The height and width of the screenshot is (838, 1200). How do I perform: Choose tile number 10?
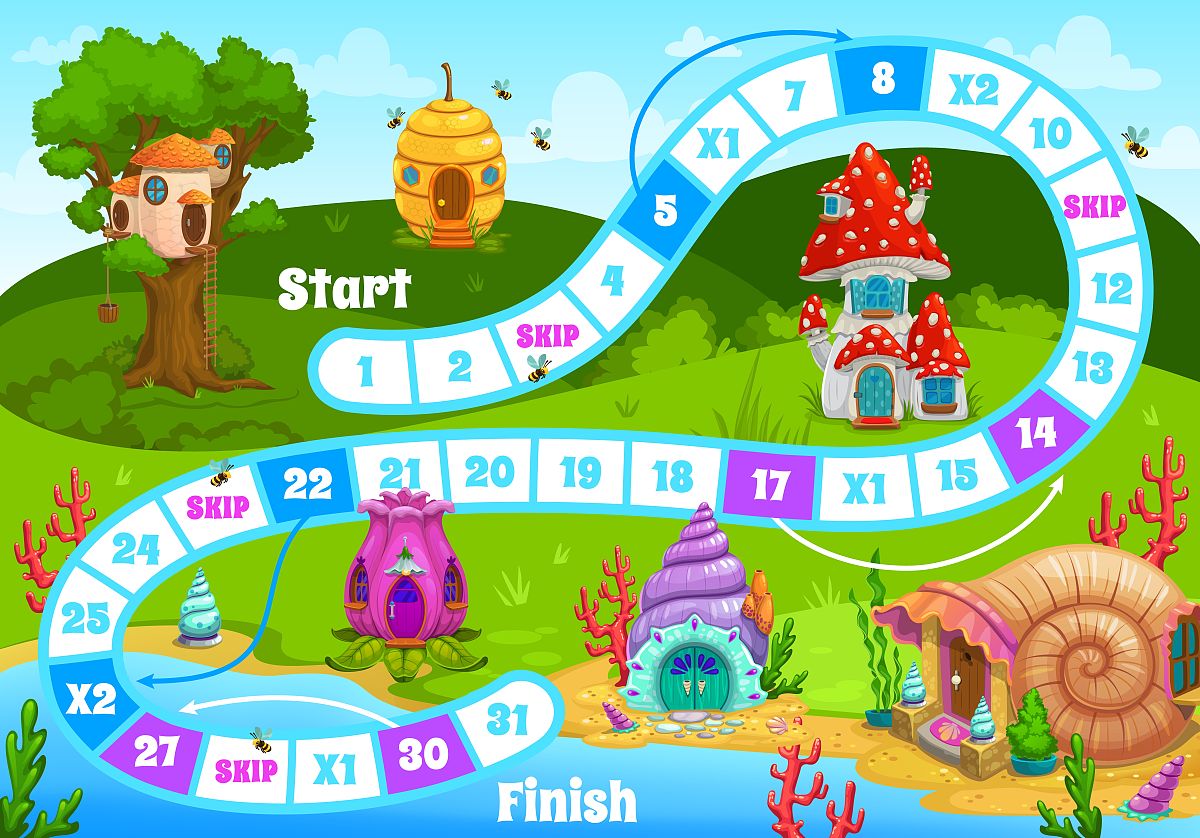click(1050, 132)
